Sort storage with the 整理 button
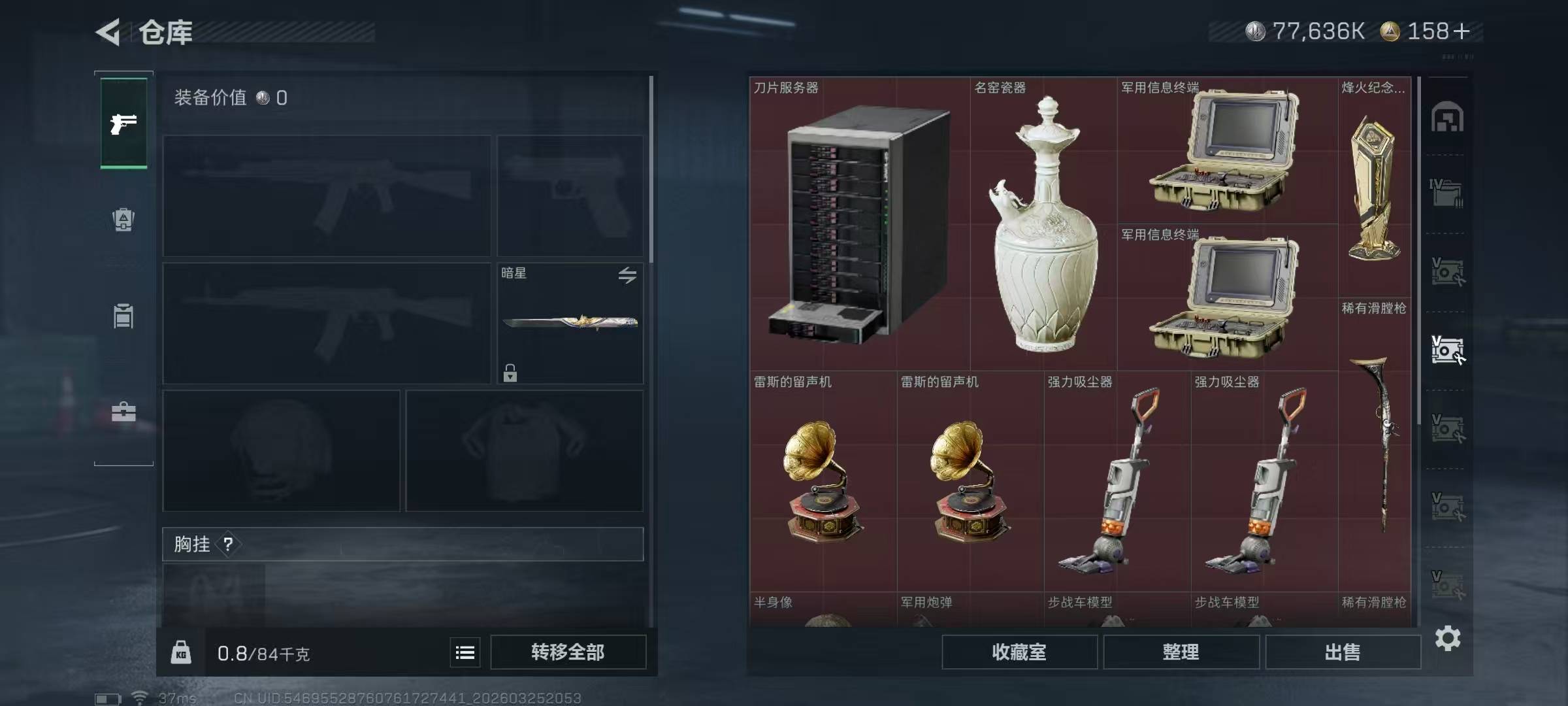Screen dimensions: 1568x706 (x=1181, y=652)
